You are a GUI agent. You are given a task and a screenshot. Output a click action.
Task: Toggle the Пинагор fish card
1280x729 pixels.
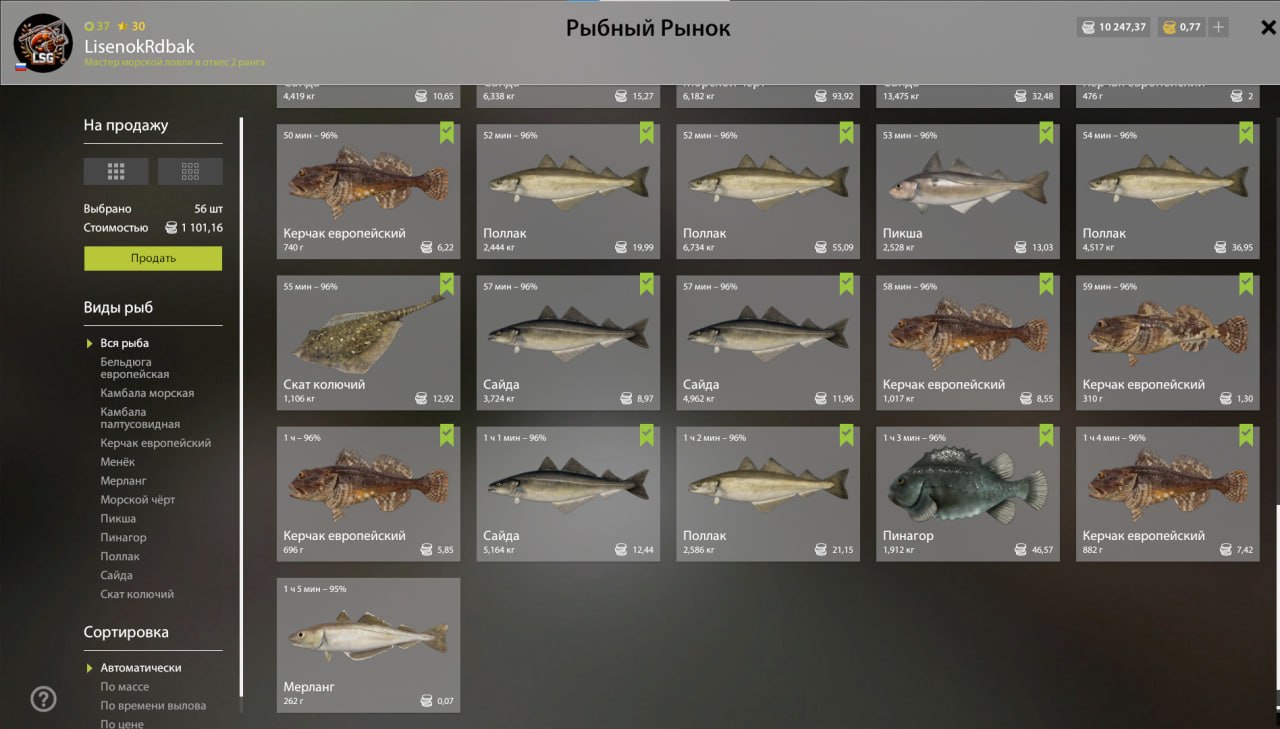[967, 493]
